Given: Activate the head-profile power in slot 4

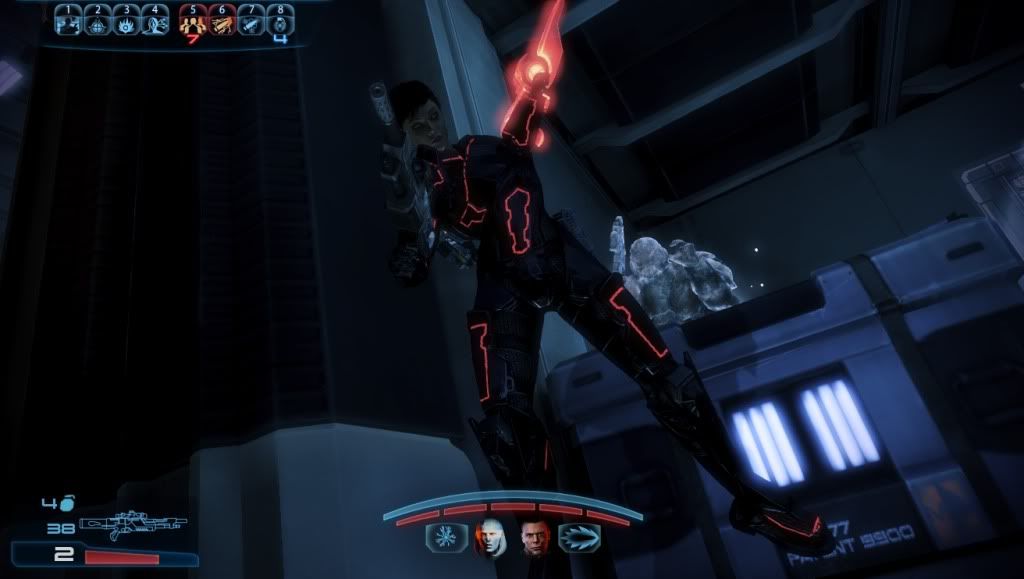Looking at the screenshot, I should [155, 22].
